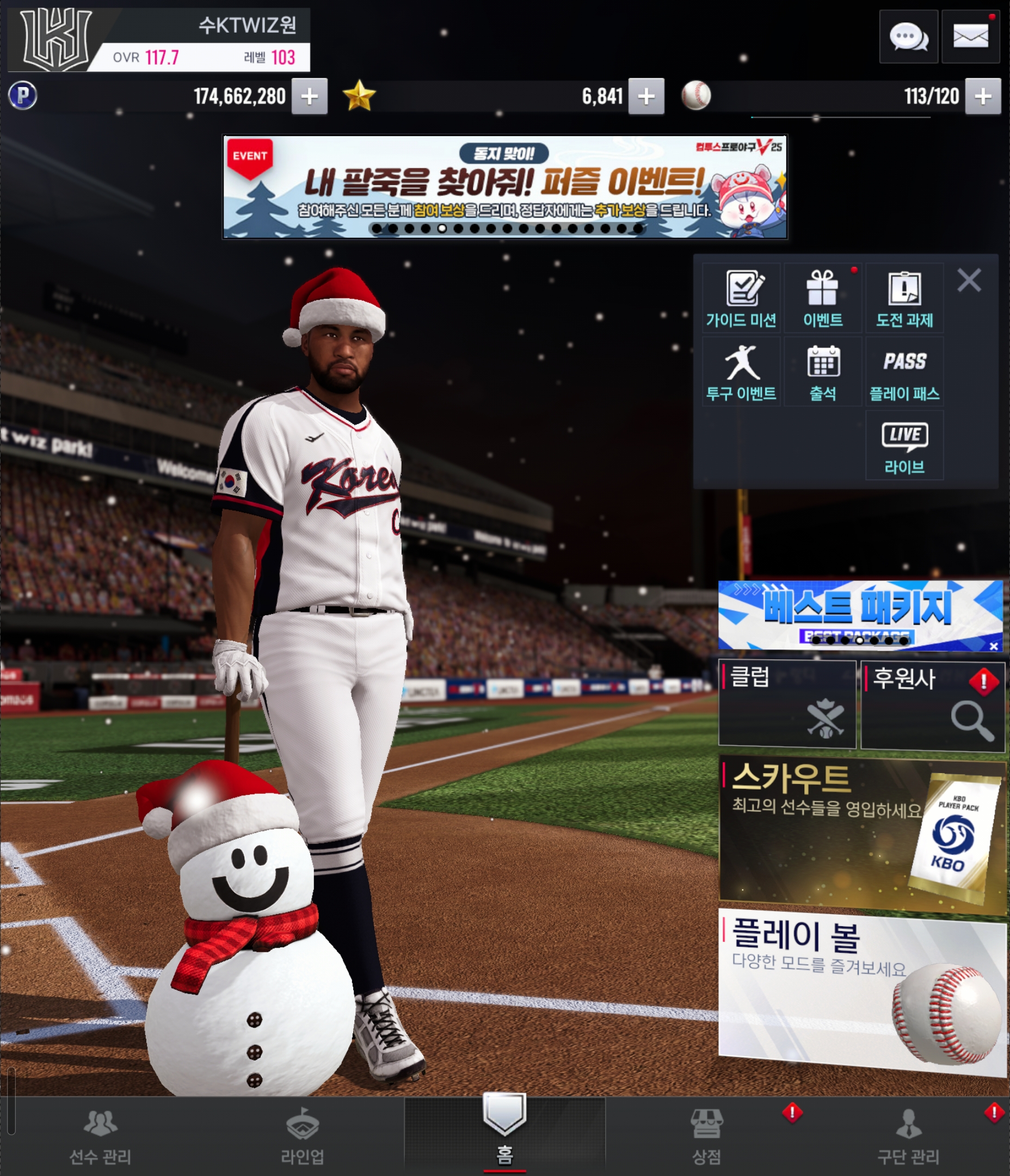Open the 라이브 live menu
This screenshot has height=1176, width=1010.
904,445
